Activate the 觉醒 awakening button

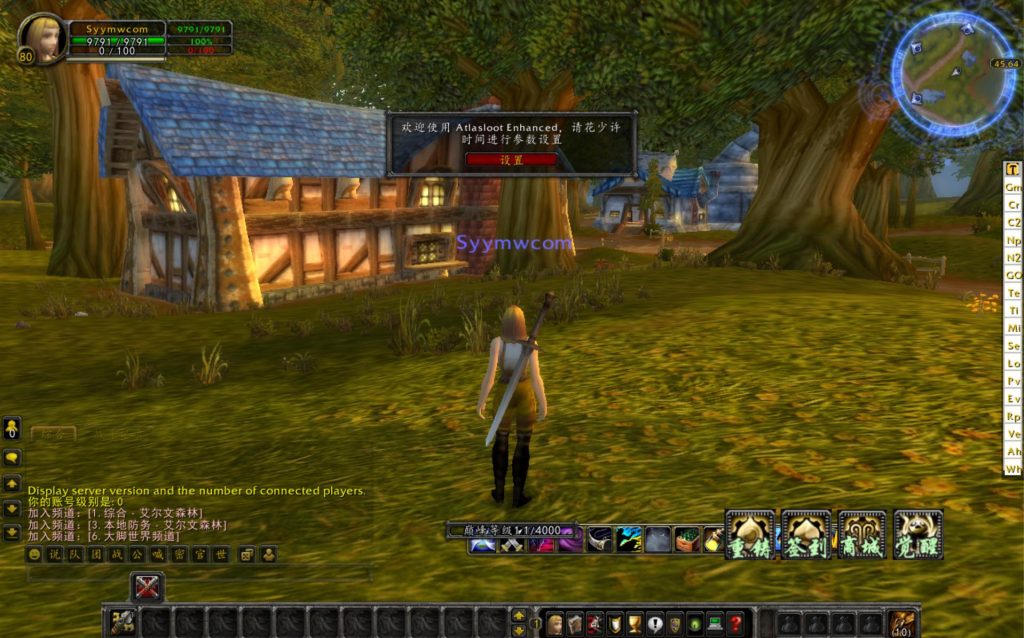[918, 534]
